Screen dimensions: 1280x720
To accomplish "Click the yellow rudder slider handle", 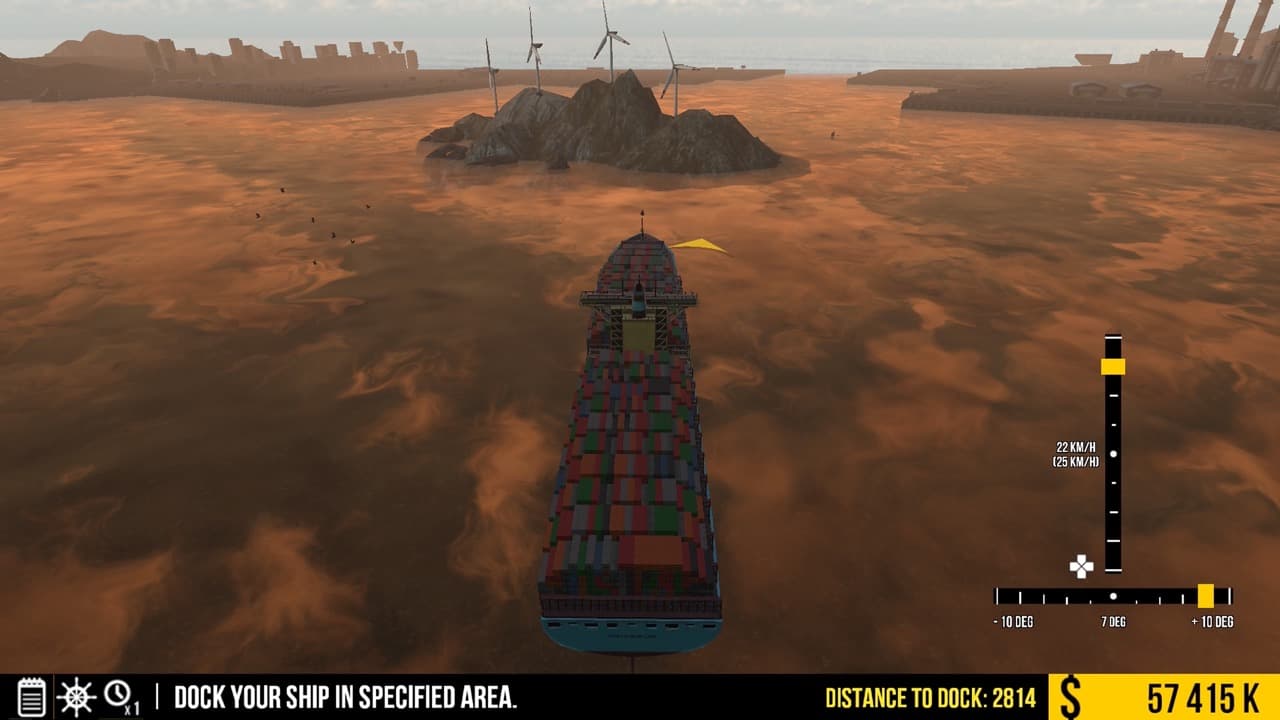I will pyautogui.click(x=1205, y=596).
